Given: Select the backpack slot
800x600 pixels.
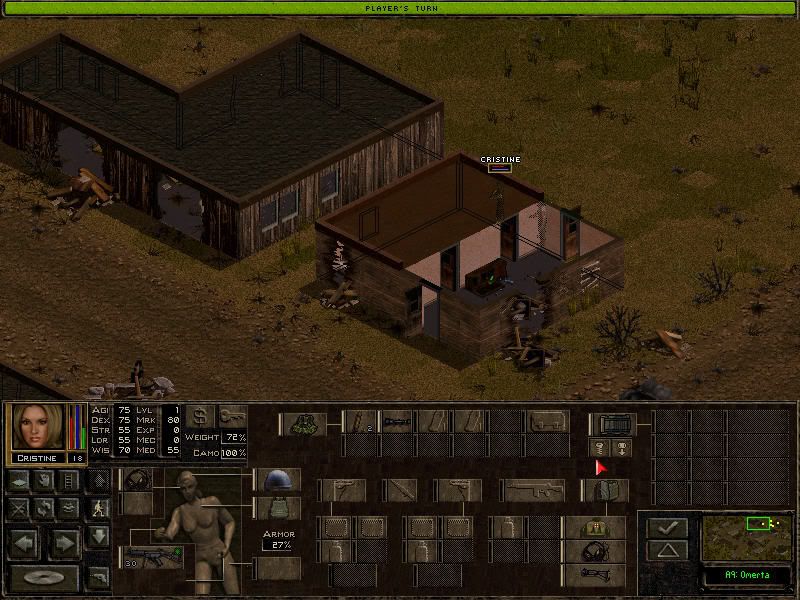Looking at the screenshot, I should (612, 423).
